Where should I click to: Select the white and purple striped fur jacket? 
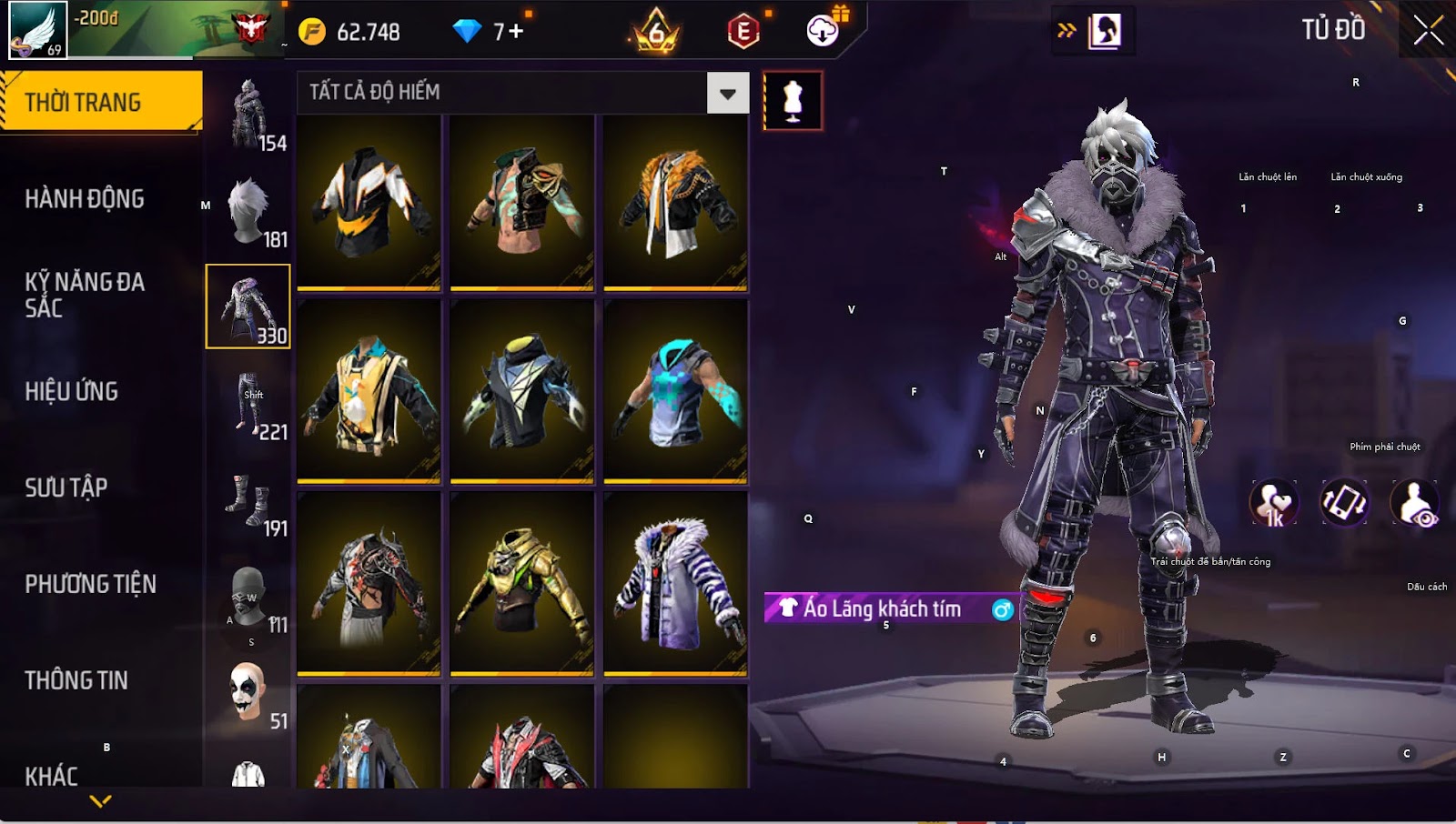click(x=675, y=583)
